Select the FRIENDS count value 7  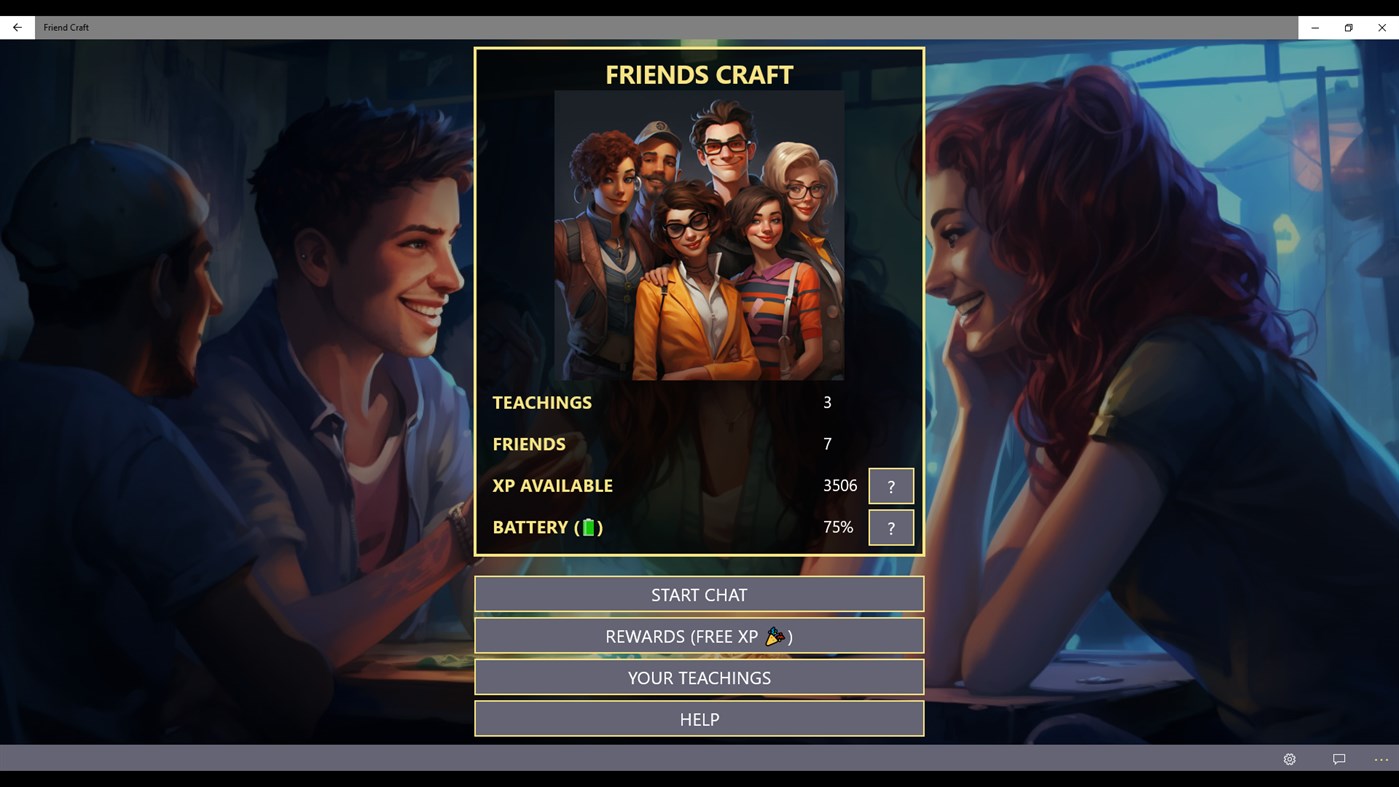click(x=827, y=443)
